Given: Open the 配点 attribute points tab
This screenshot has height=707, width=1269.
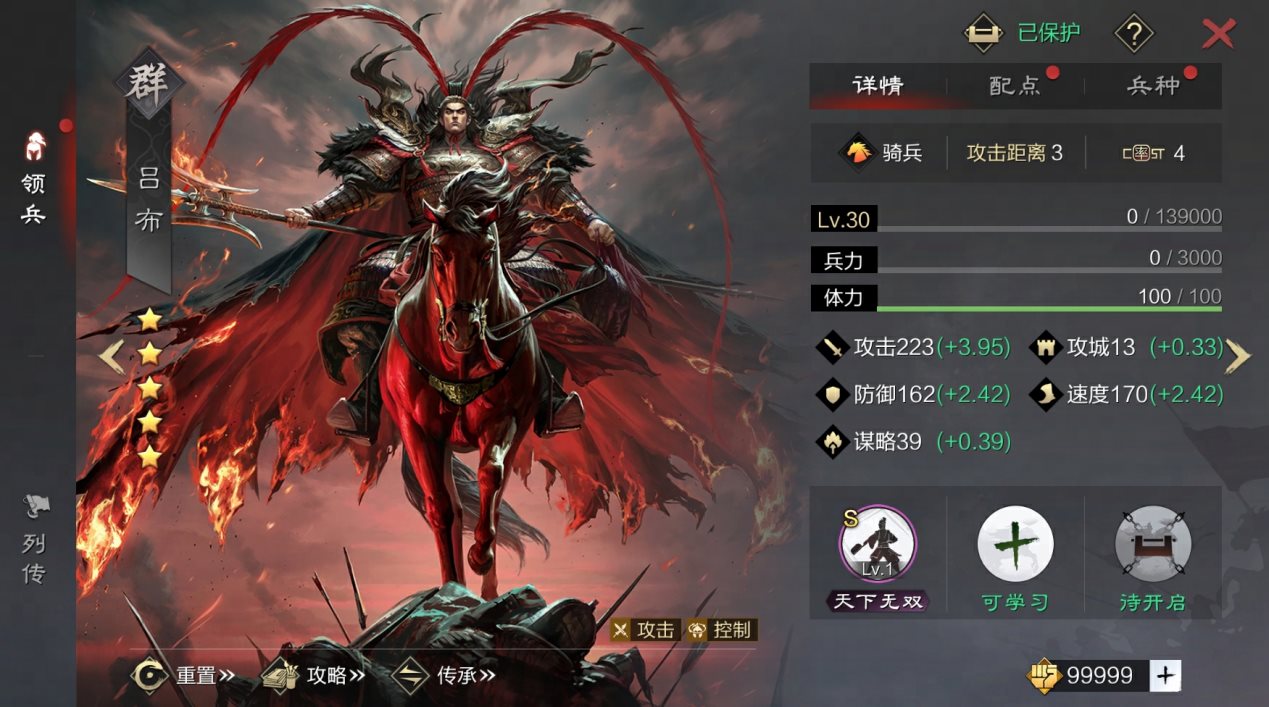Looking at the screenshot, I should point(1015,85).
